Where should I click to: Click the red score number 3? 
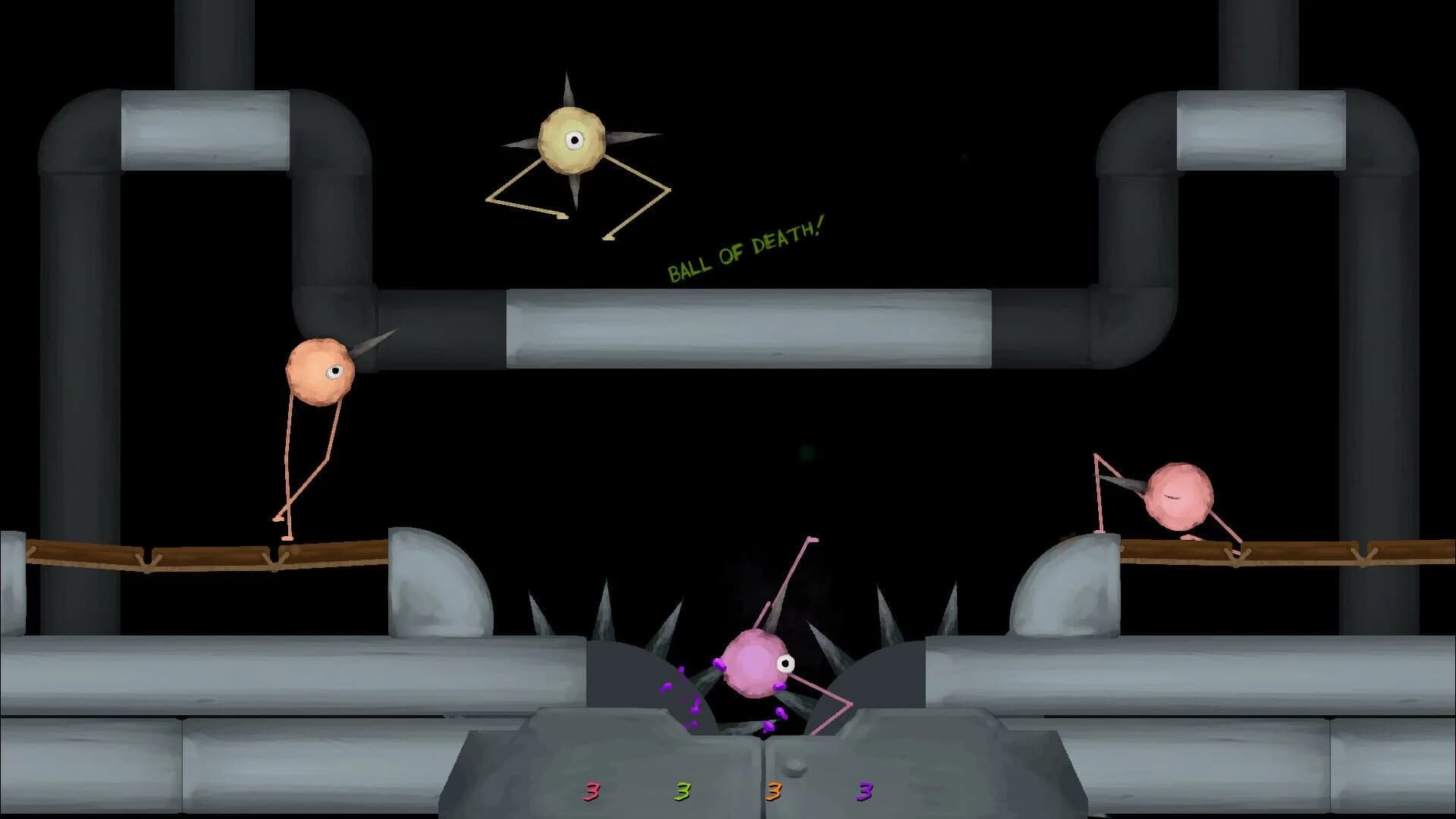click(591, 792)
